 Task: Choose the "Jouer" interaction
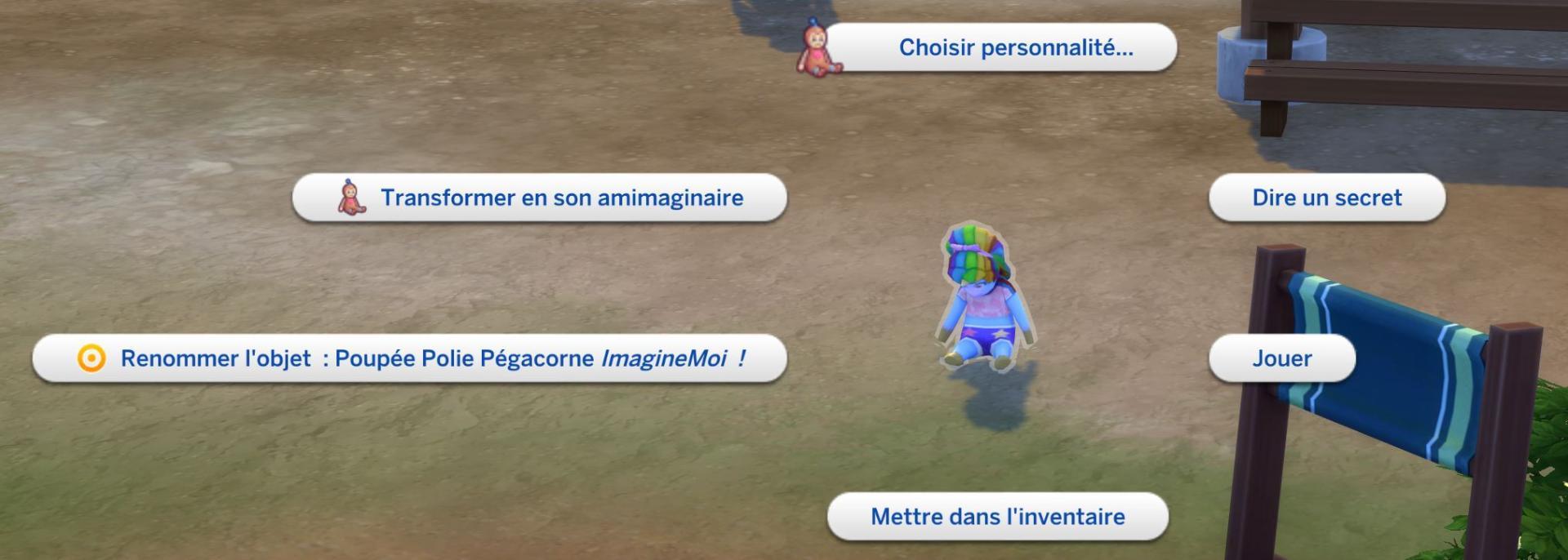point(1281,358)
